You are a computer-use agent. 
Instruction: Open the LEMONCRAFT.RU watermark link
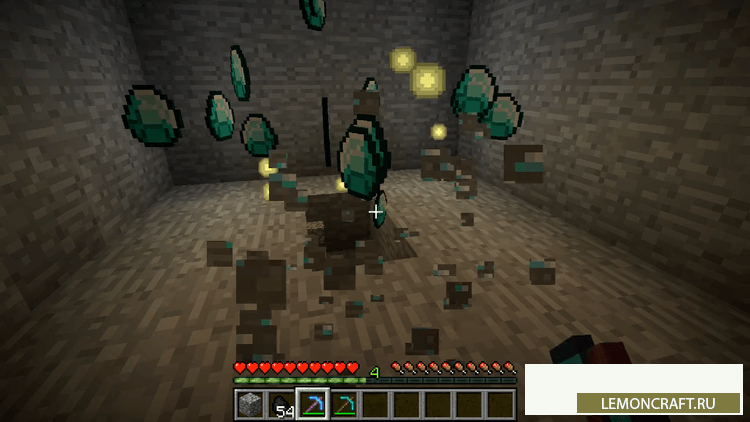coord(660,404)
